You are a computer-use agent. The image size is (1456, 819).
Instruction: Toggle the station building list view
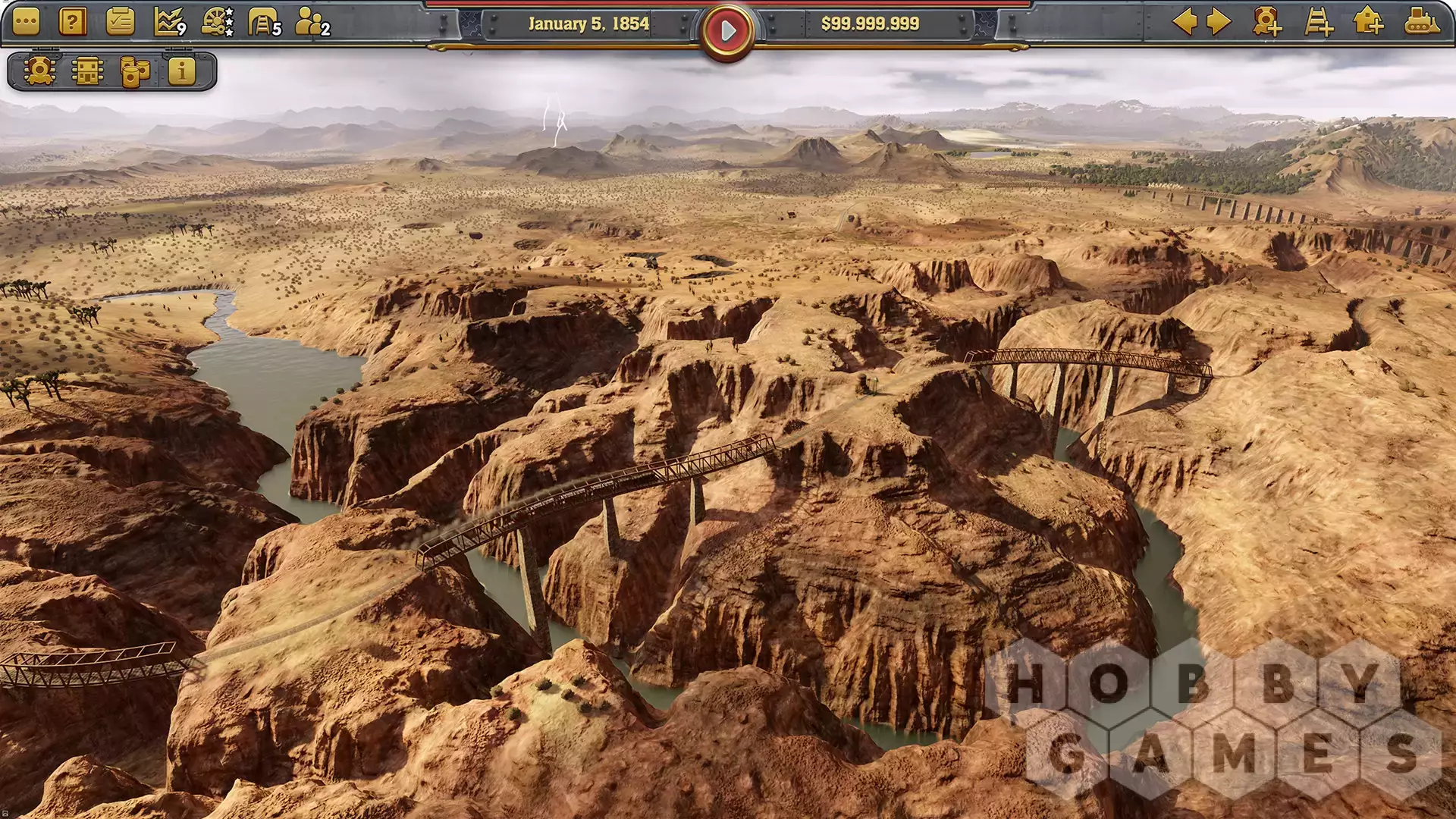pyautogui.click(x=87, y=72)
